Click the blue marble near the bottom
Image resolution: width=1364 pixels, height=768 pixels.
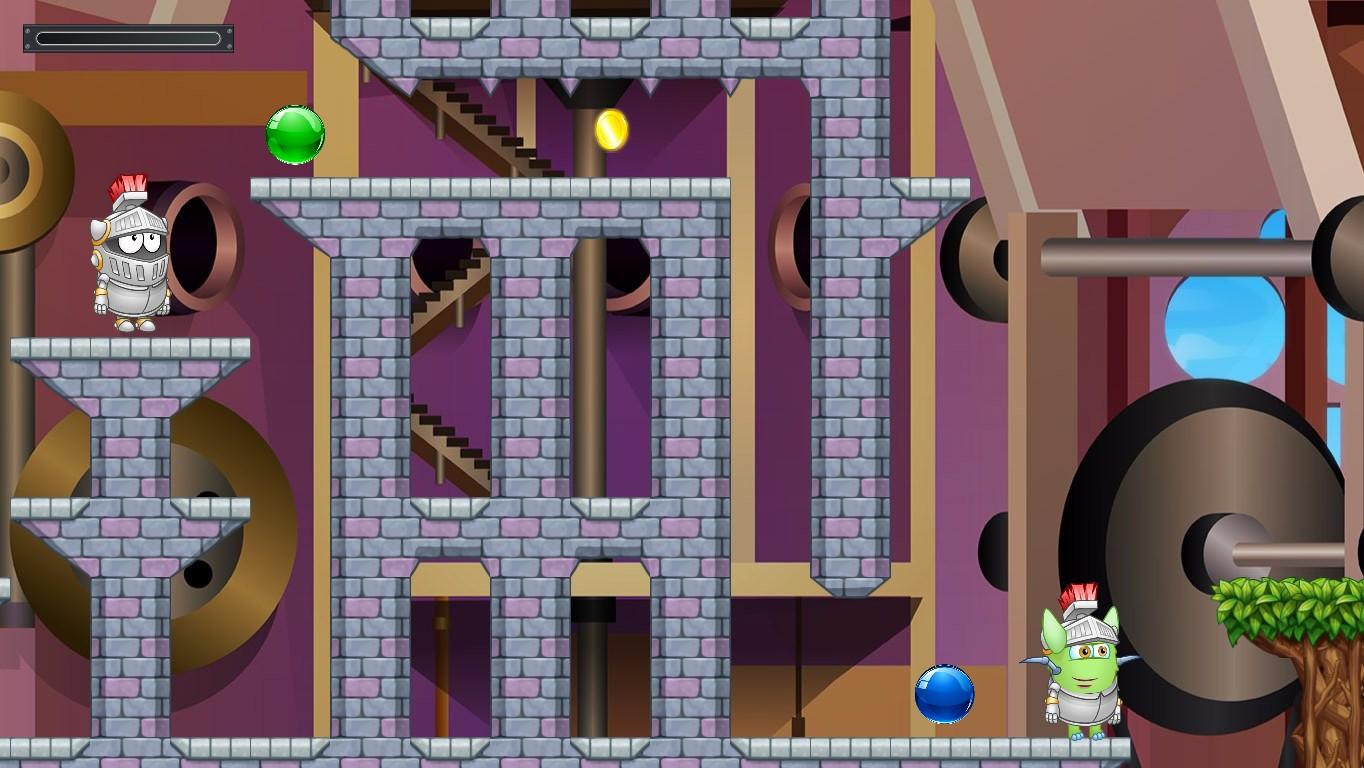[x=944, y=696]
